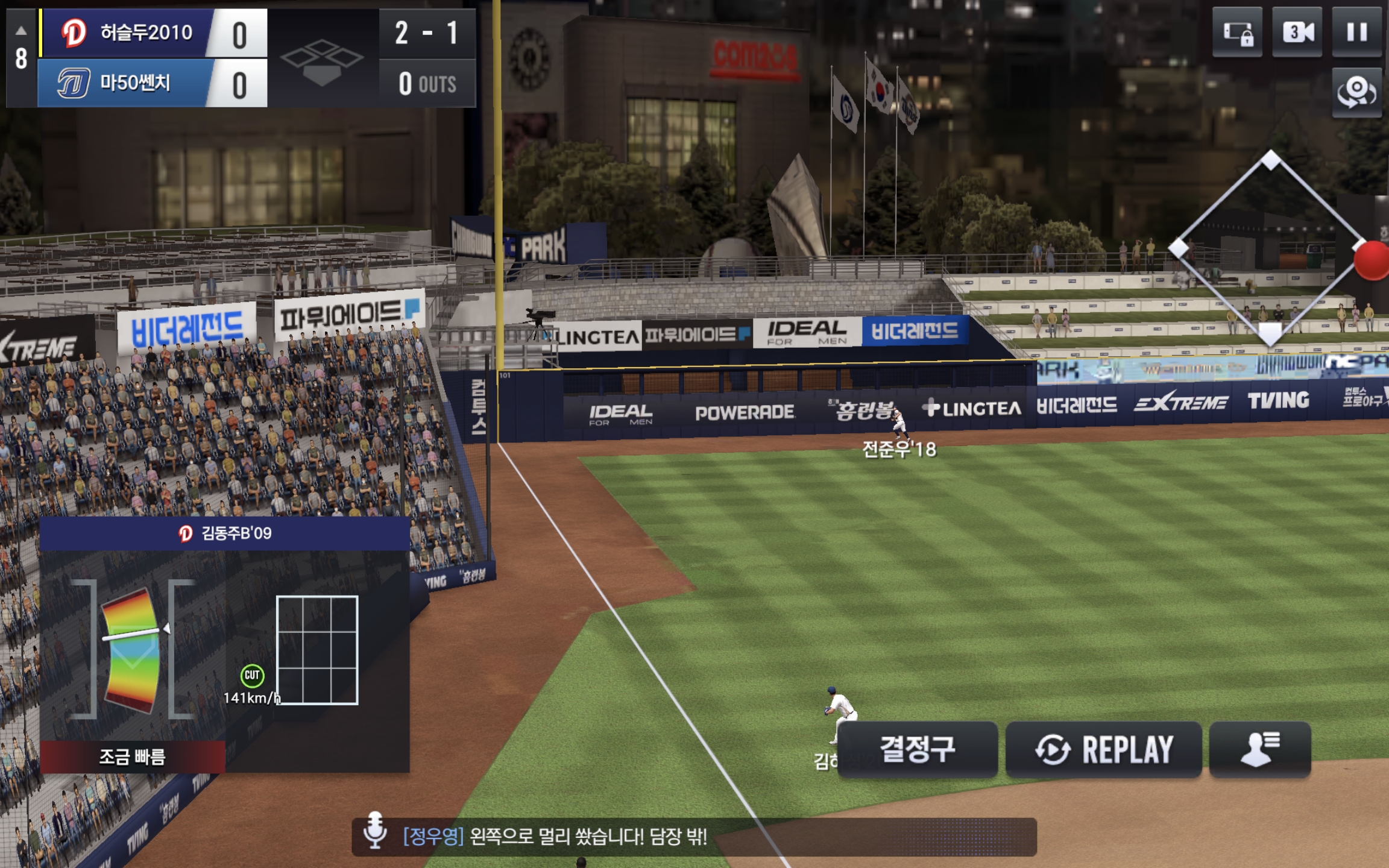1389x868 pixels.
Task: Pause the game
Action: click(x=1356, y=33)
